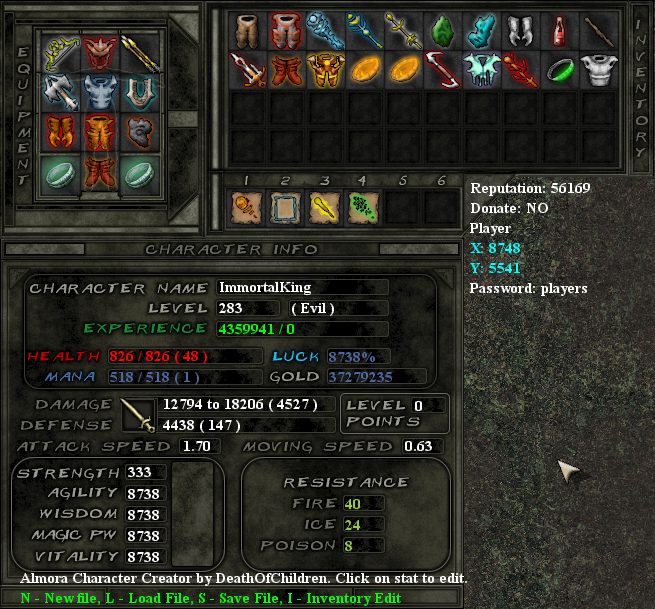Change the Gold amount field
655x609 pixels.
pos(375,377)
